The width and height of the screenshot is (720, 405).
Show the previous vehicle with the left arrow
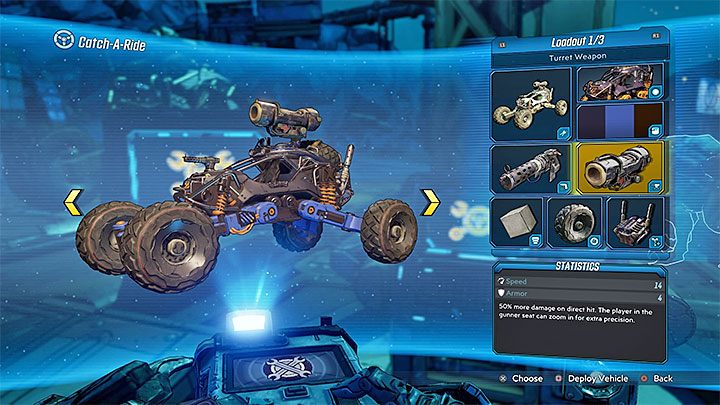73,203
